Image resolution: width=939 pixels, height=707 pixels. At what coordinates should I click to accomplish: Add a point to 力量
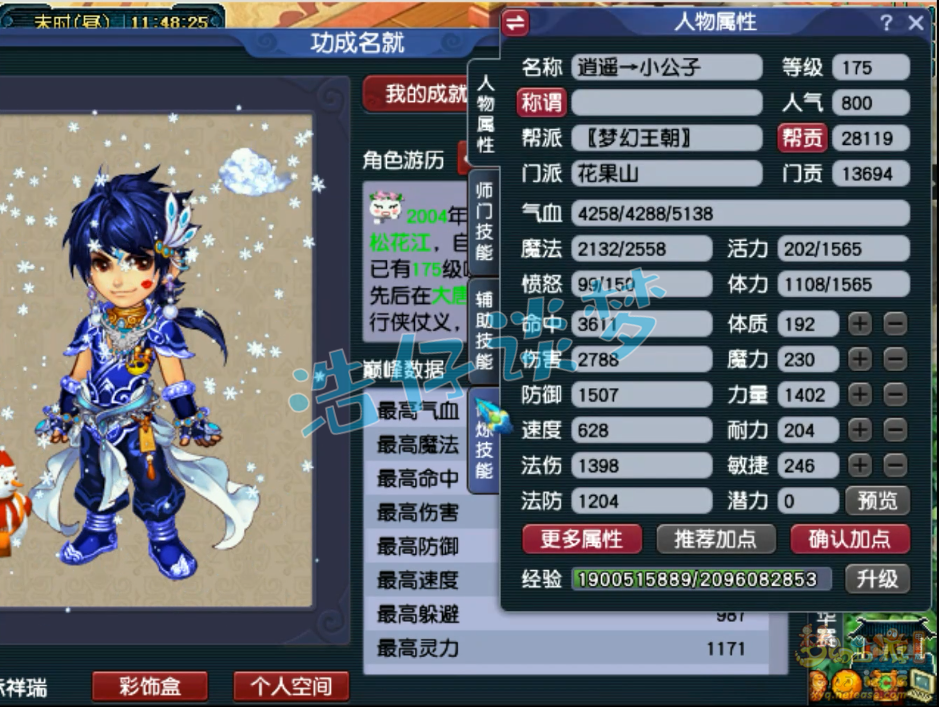pos(860,395)
